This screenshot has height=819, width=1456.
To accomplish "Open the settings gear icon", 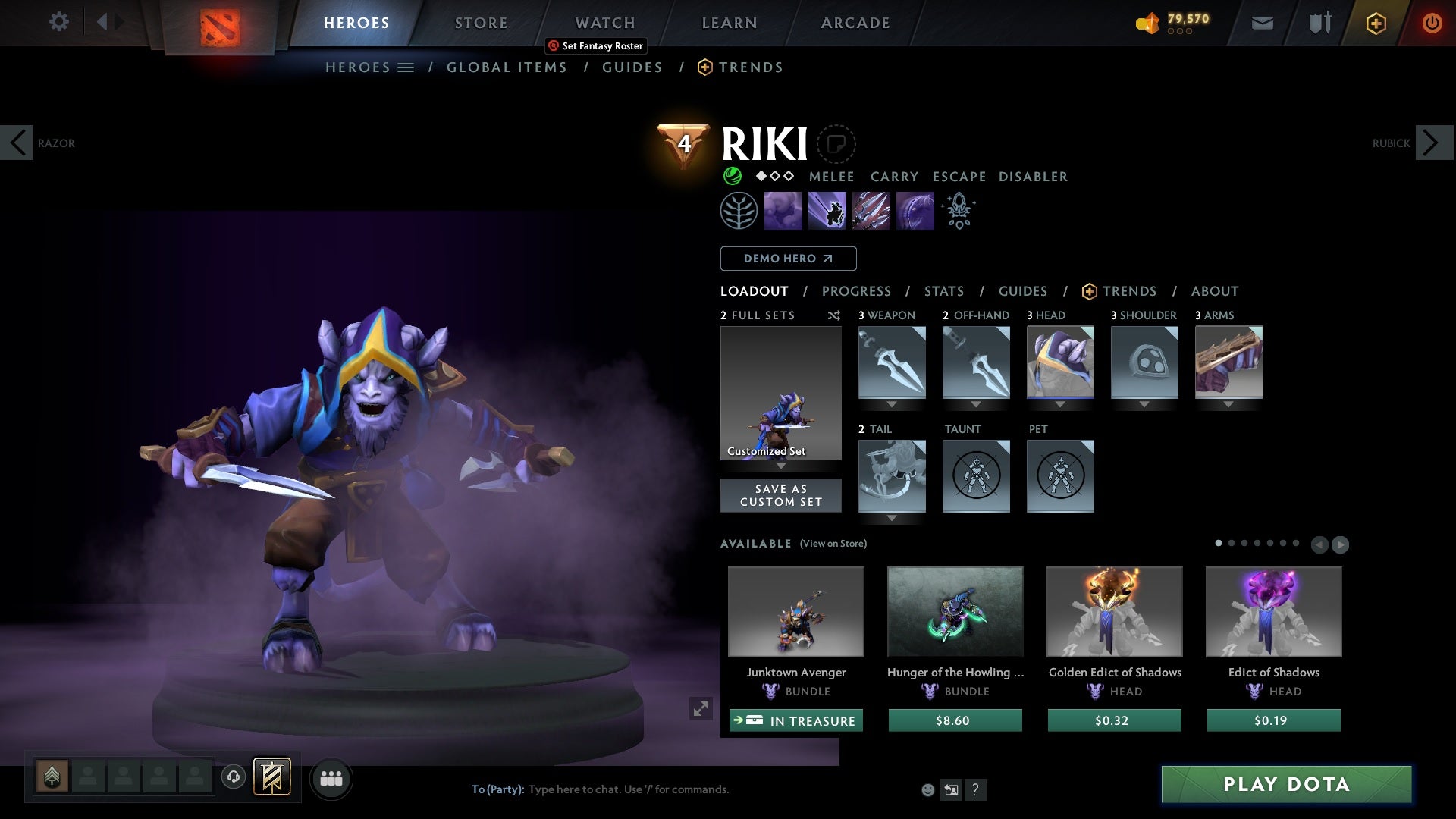I will [x=59, y=22].
